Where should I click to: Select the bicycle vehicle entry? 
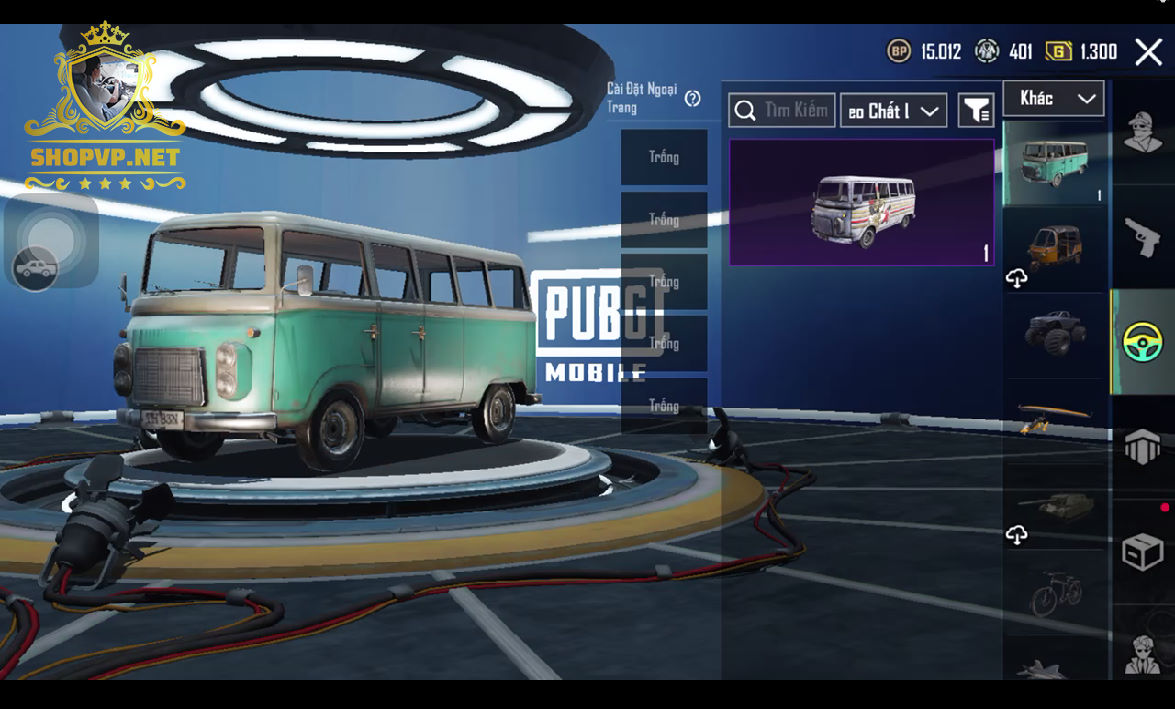coord(1056,592)
